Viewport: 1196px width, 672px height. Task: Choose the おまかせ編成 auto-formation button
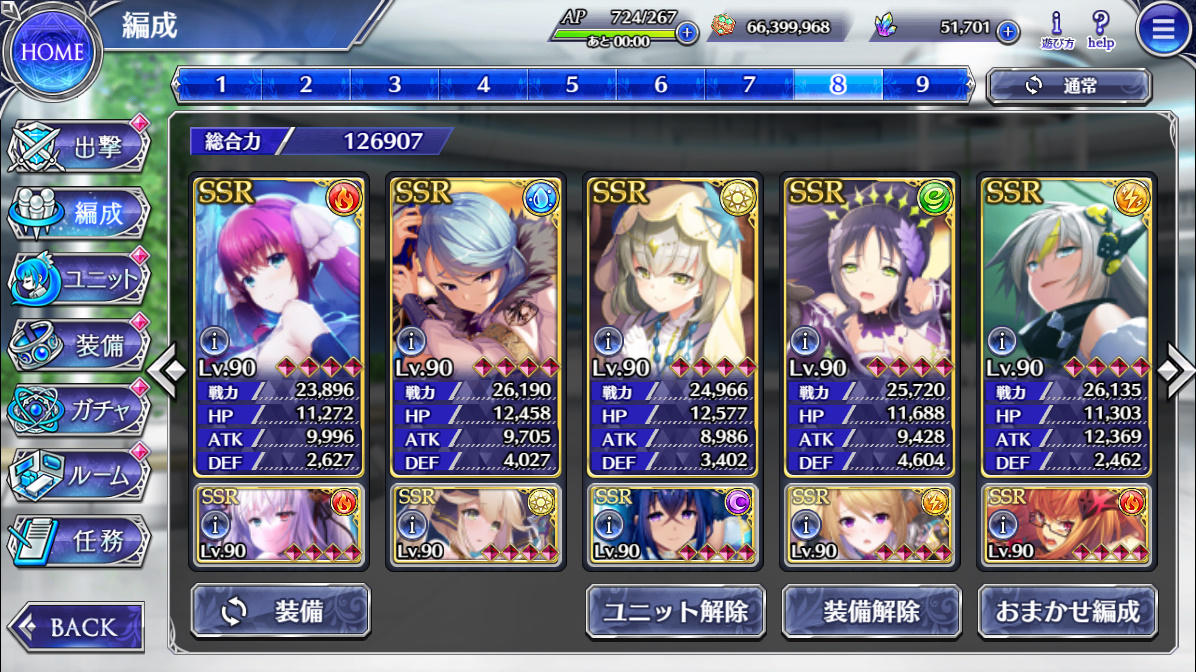1067,611
